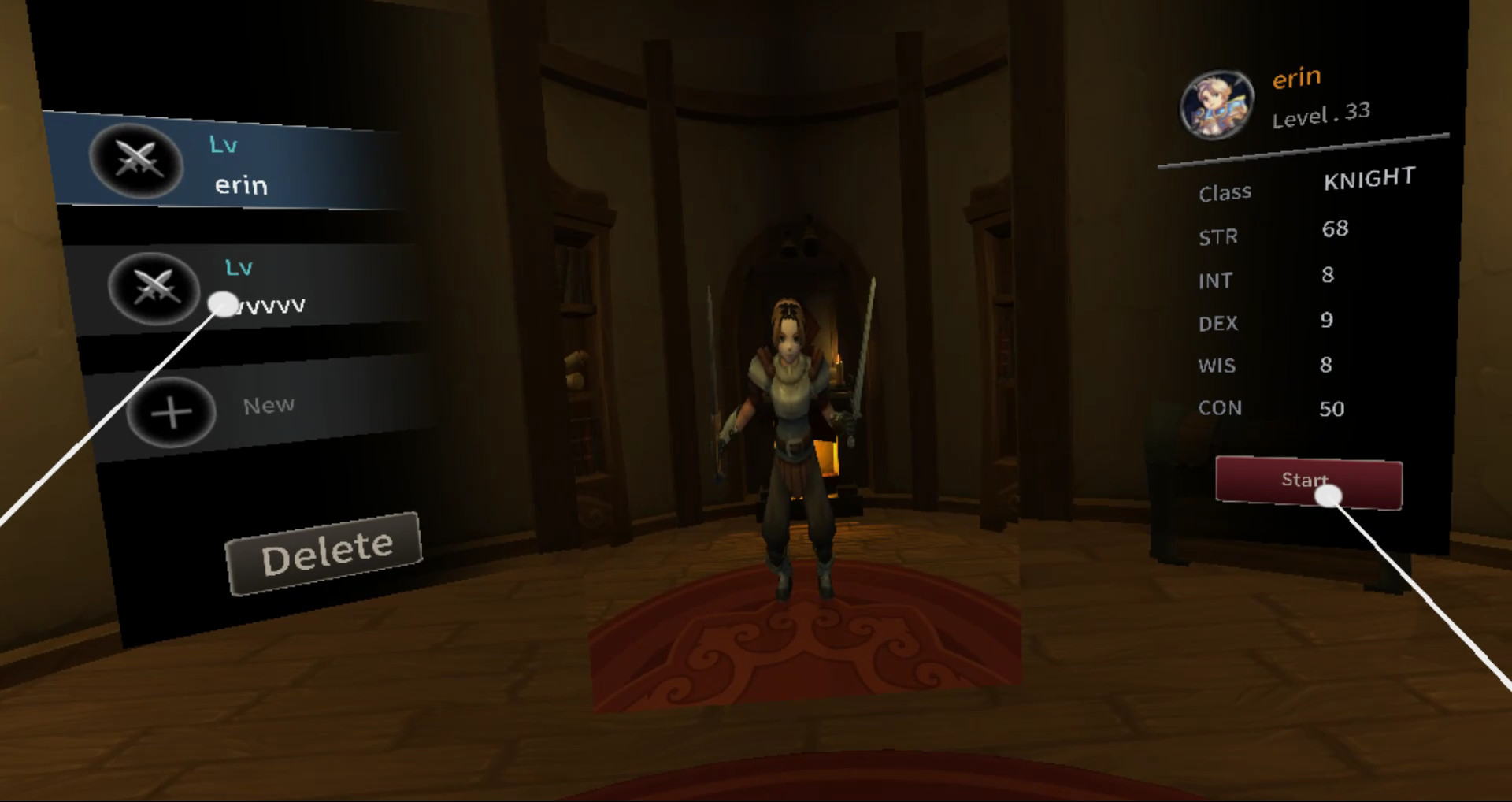
Task: Click the Class label in the stats panel
Action: [1225, 191]
